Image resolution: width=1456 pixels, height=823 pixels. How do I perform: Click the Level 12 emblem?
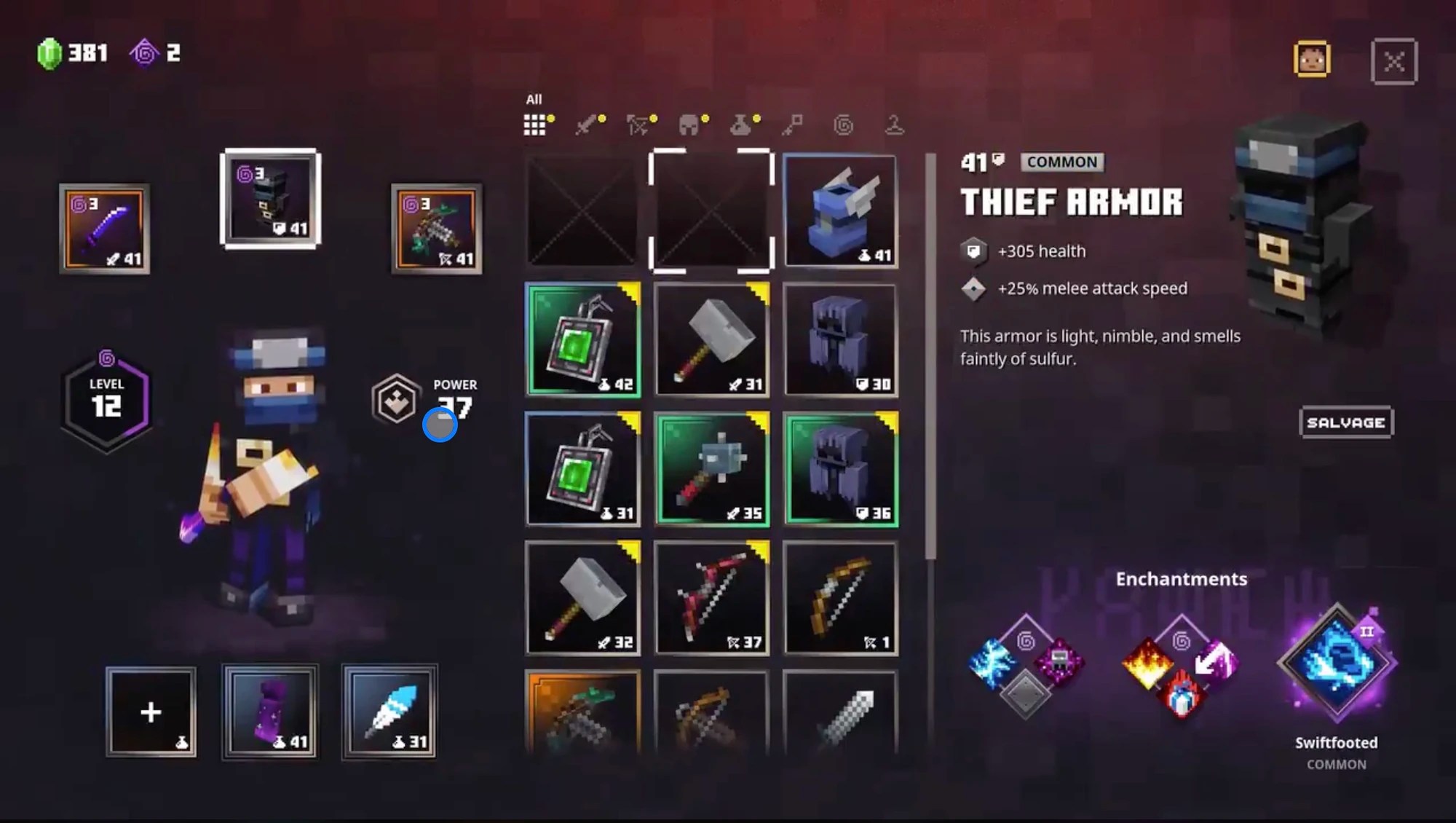tap(106, 399)
